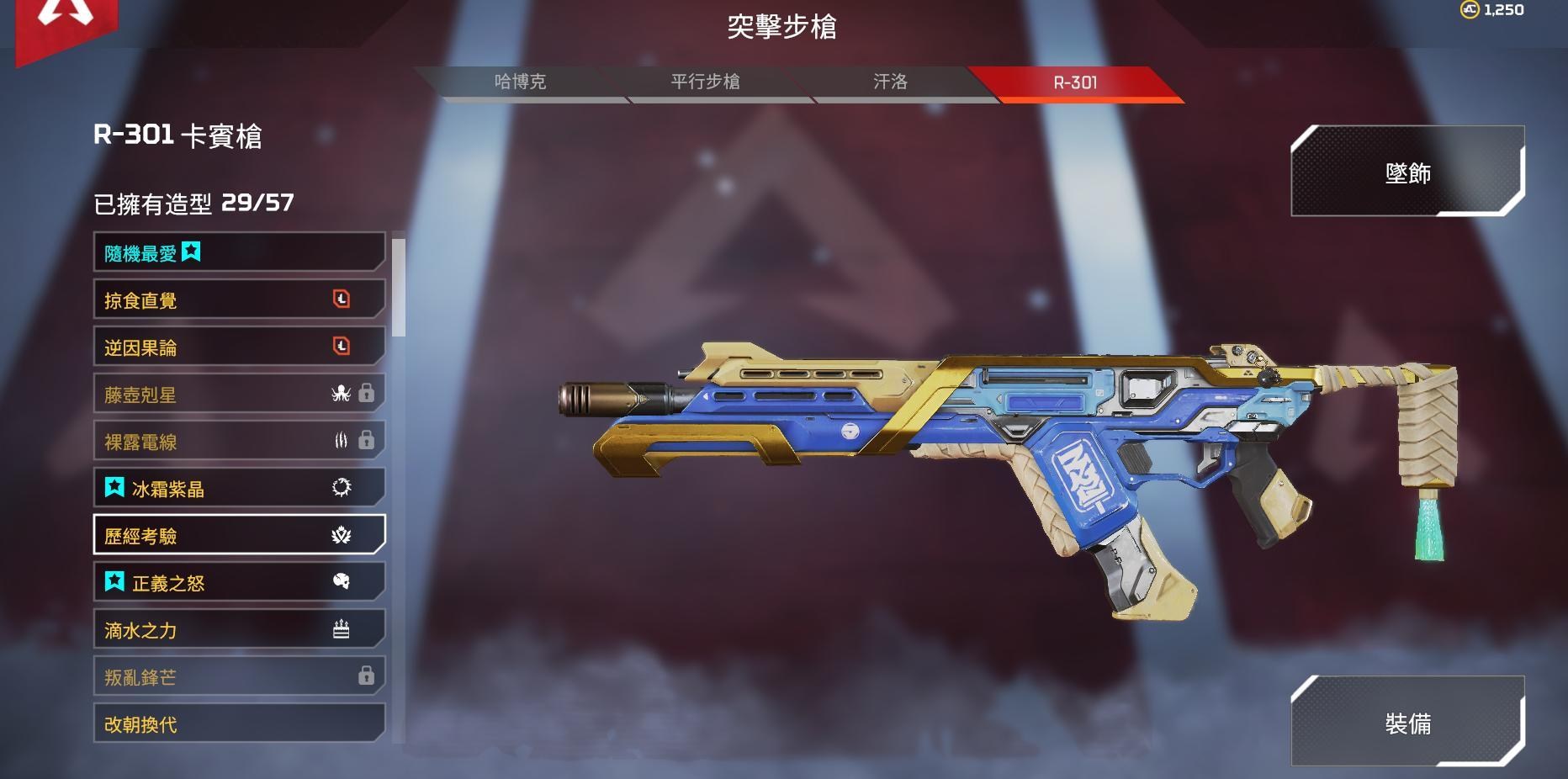Viewport: 1568px width, 779px height.
Task: Click the octopus icon on 藤壺剋星 skin
Action: [342, 393]
